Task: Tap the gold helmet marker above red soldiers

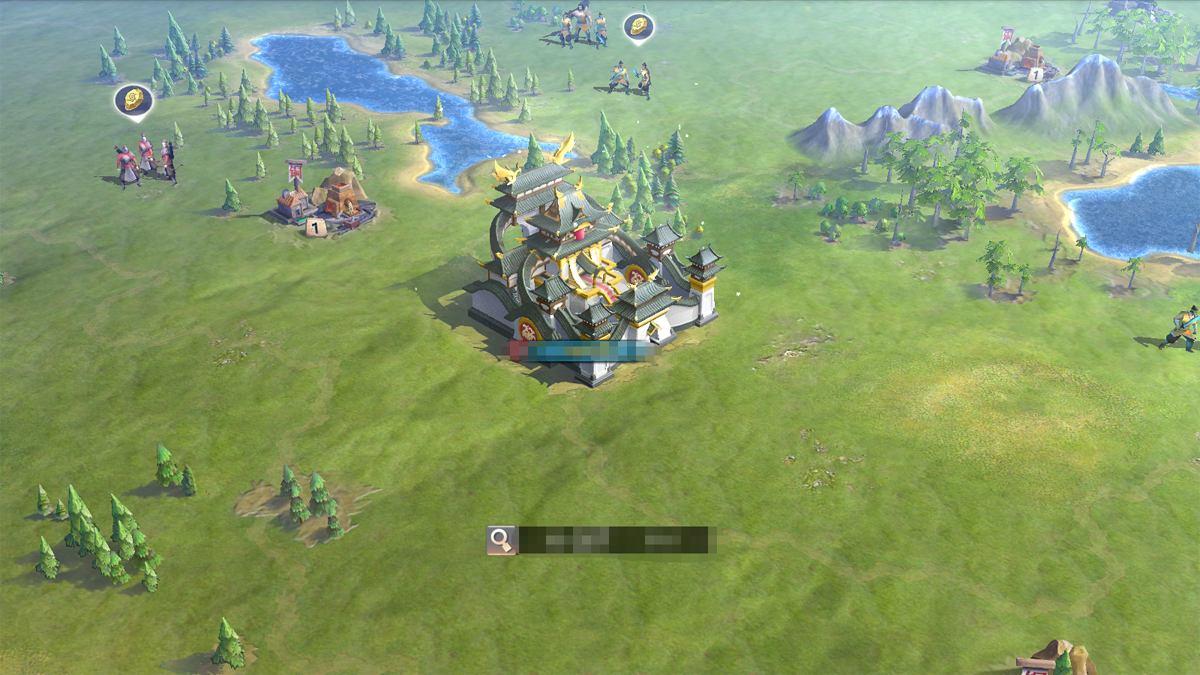Action: pyautogui.click(x=132, y=99)
